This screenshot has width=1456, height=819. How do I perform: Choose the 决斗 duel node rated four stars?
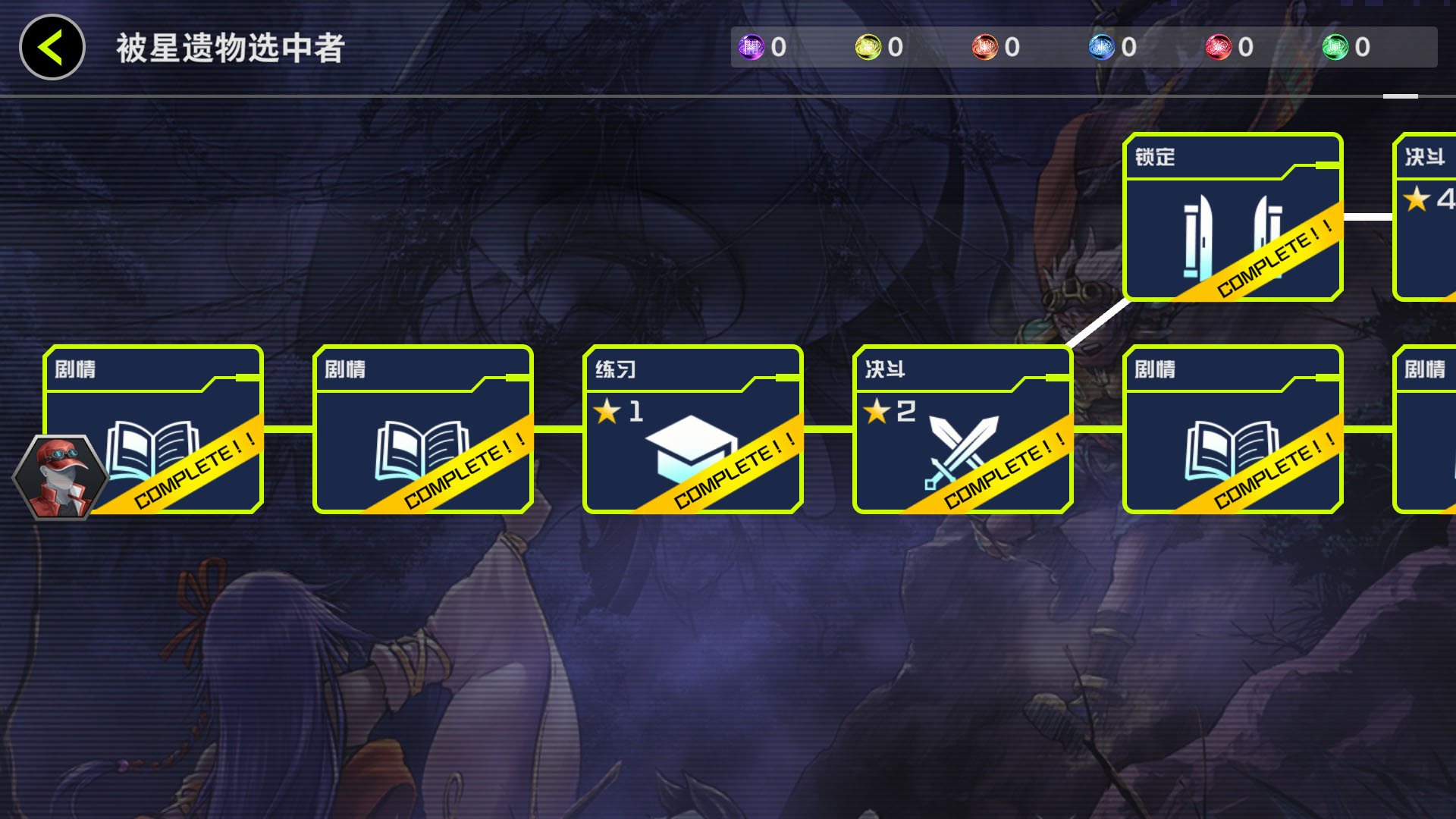1426,218
